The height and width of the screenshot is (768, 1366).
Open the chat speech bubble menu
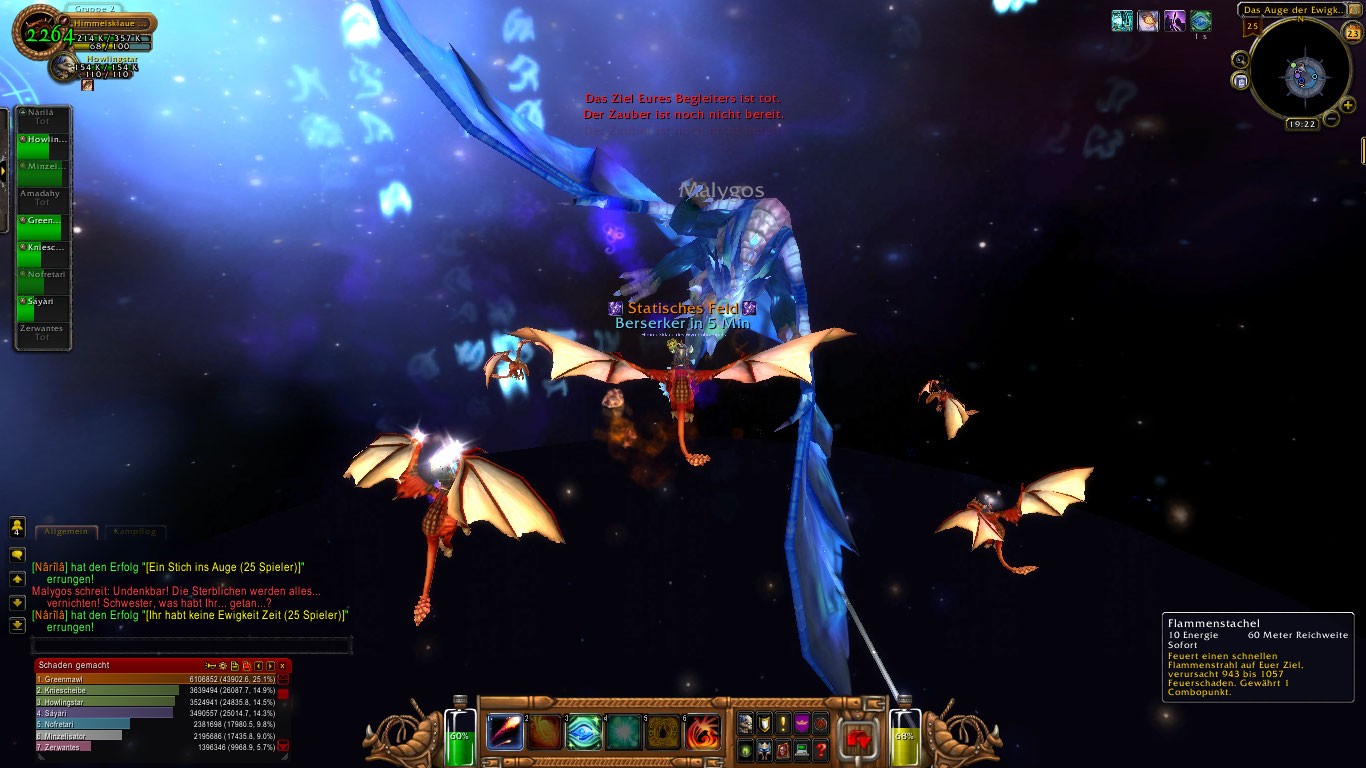pyautogui.click(x=17, y=554)
